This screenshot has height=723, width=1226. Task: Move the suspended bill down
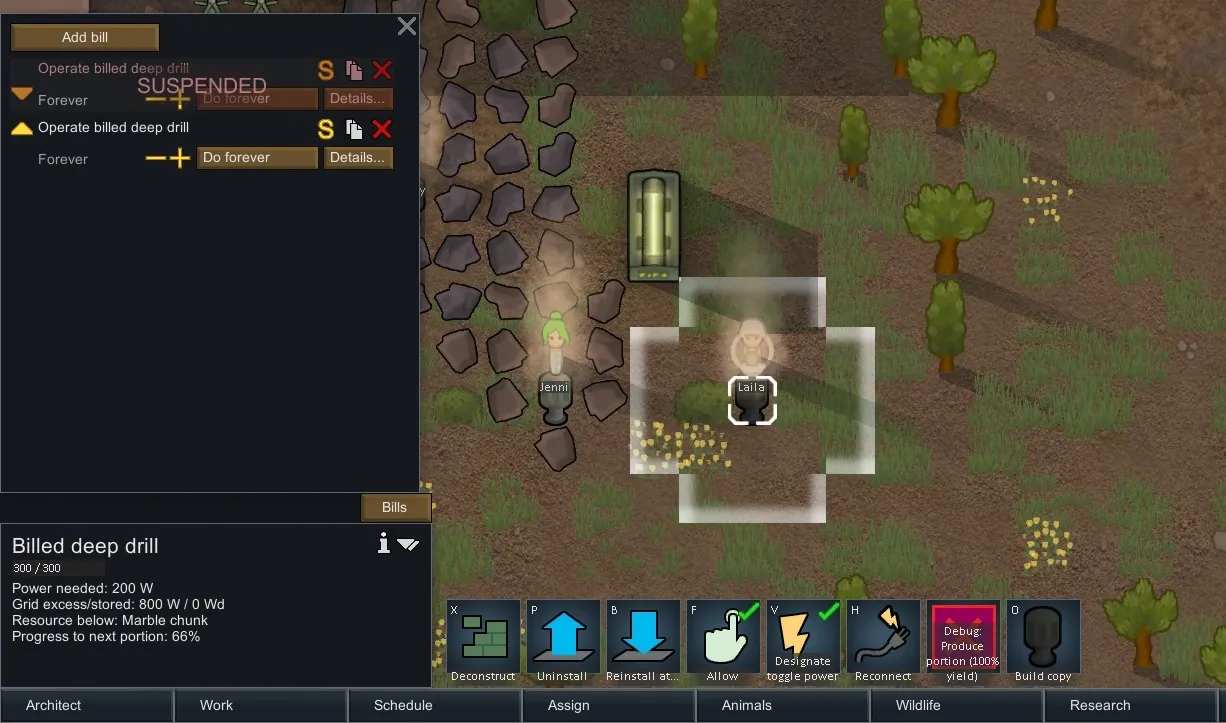click(21, 94)
